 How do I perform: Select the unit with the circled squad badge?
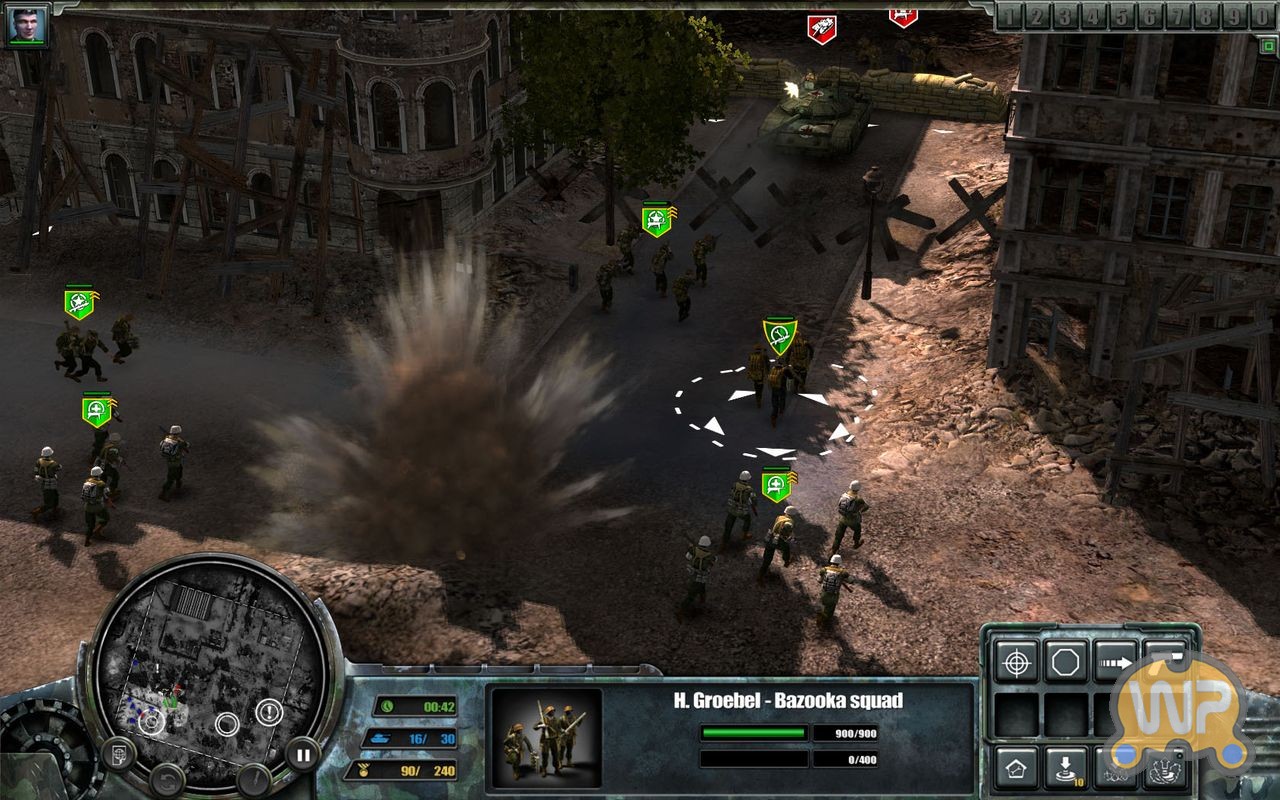point(780,335)
